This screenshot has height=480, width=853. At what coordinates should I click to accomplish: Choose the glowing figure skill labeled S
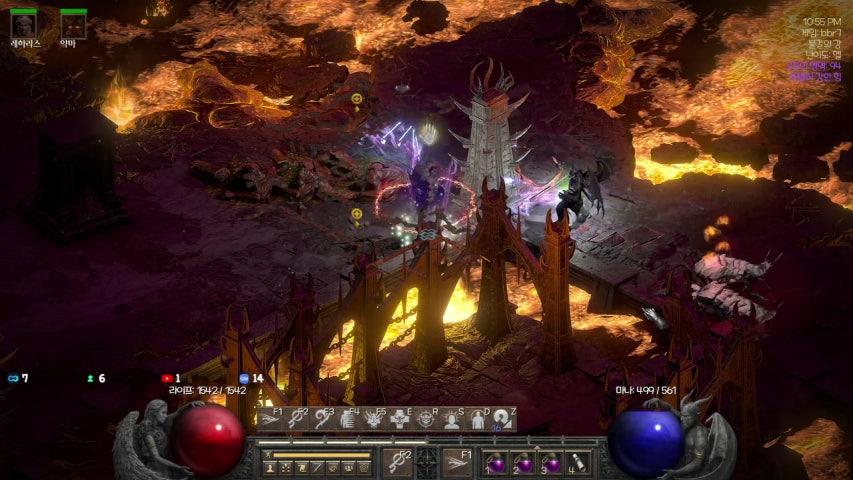click(x=452, y=419)
